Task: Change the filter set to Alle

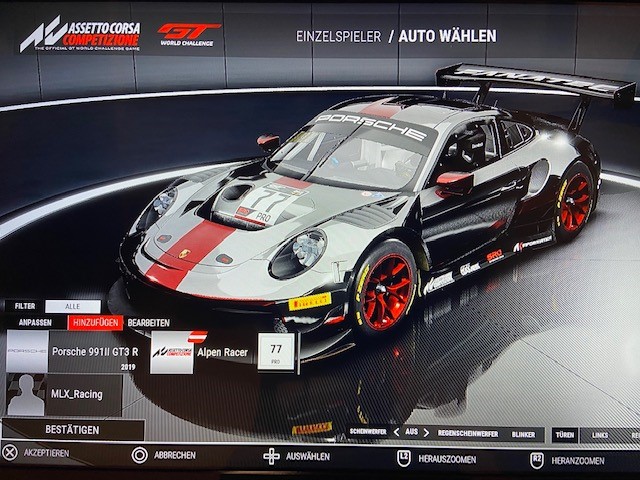Action: click(x=72, y=306)
